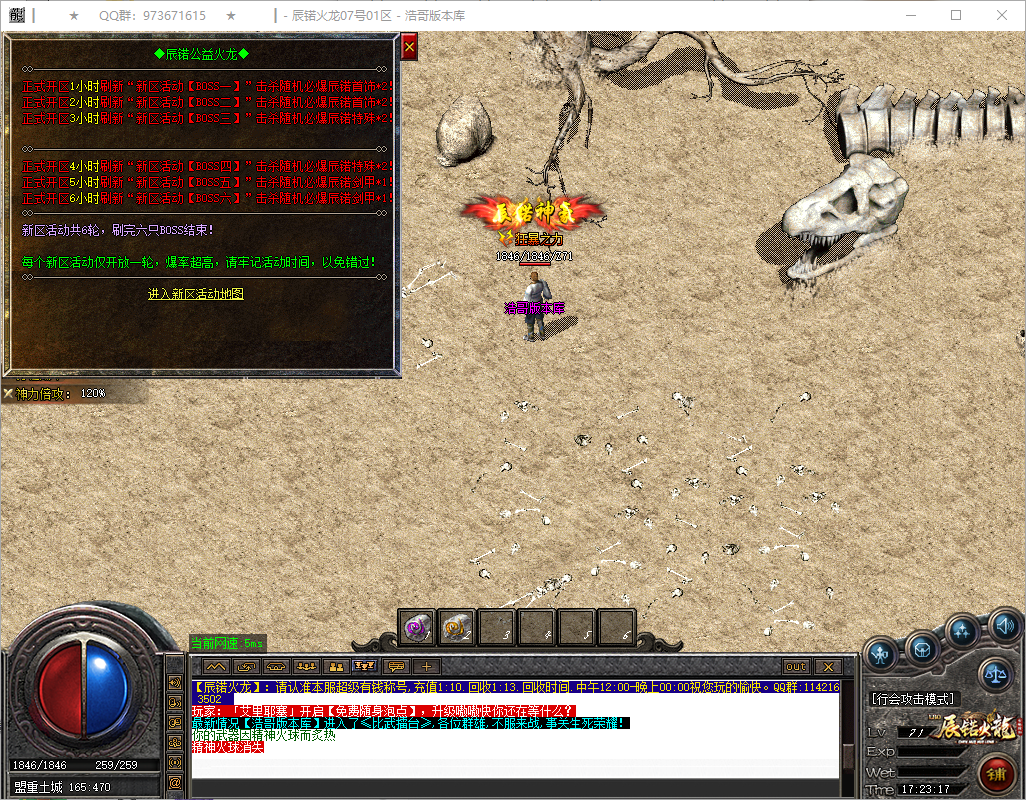Enter the new-server activity map link
The width and height of the screenshot is (1026, 800).
tap(195, 294)
